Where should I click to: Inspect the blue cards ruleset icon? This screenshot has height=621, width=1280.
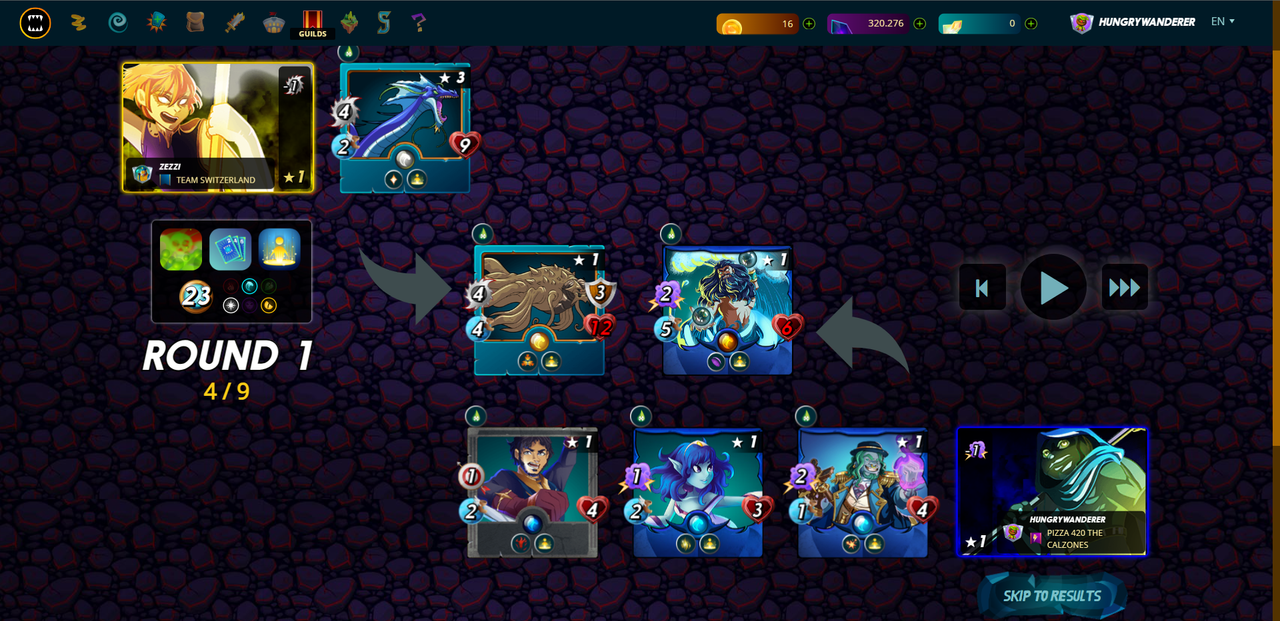[230, 249]
